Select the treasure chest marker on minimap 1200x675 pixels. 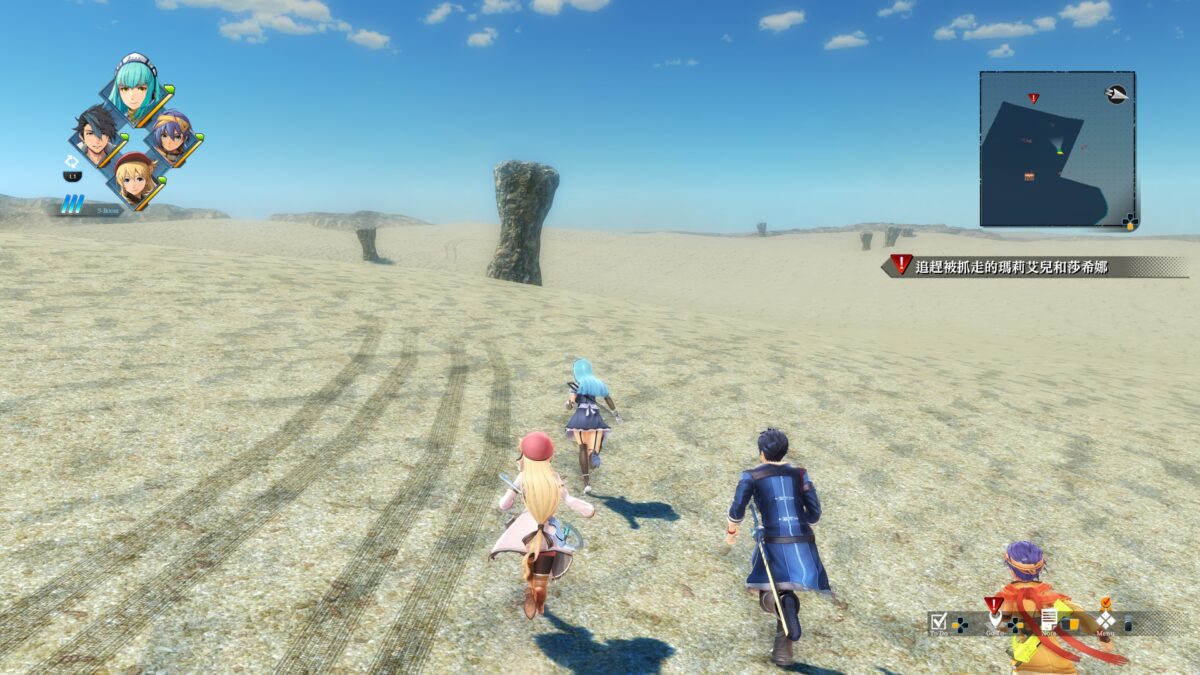[1029, 176]
